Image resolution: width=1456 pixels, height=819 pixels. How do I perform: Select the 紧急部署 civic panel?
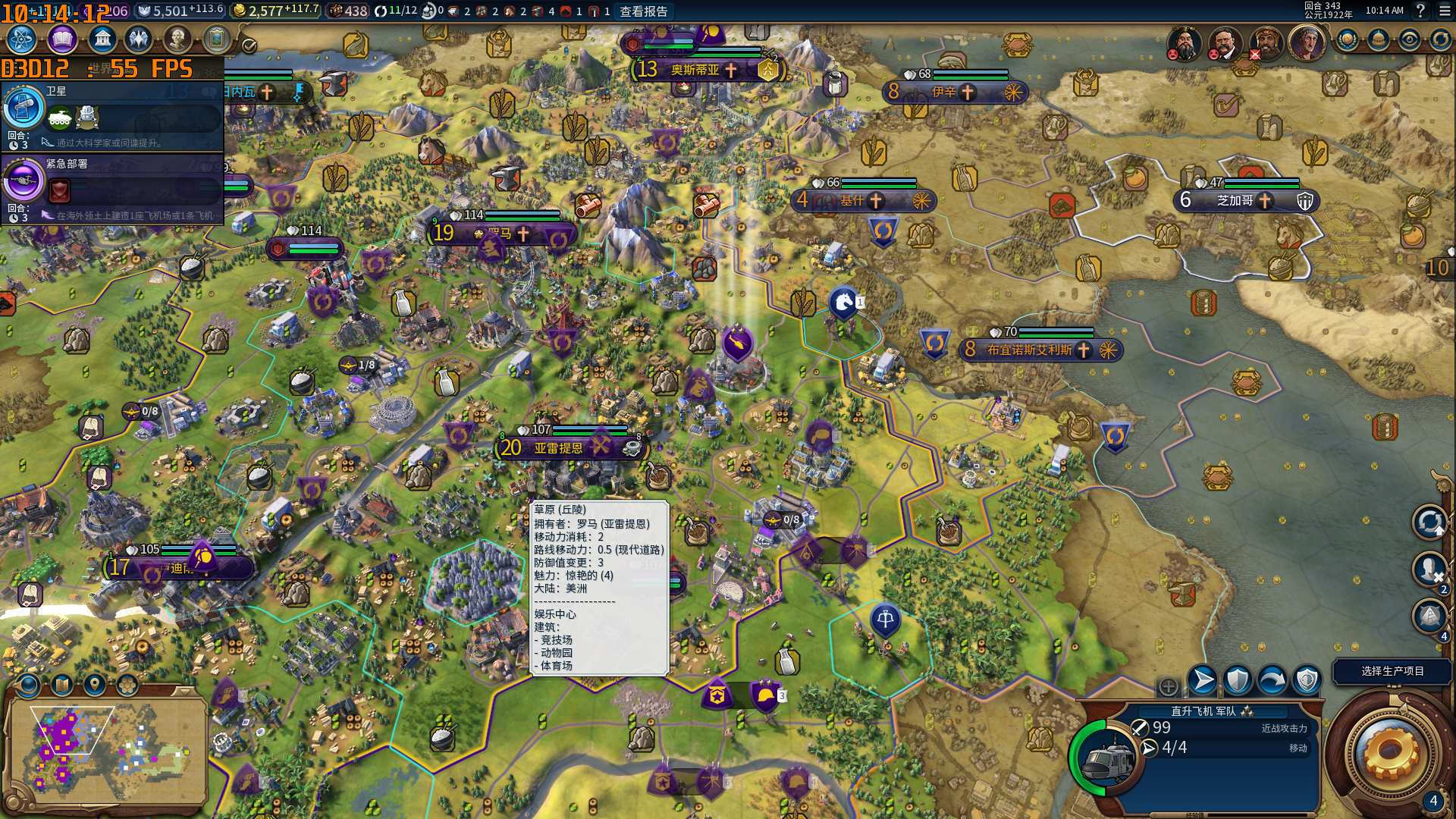(x=114, y=188)
